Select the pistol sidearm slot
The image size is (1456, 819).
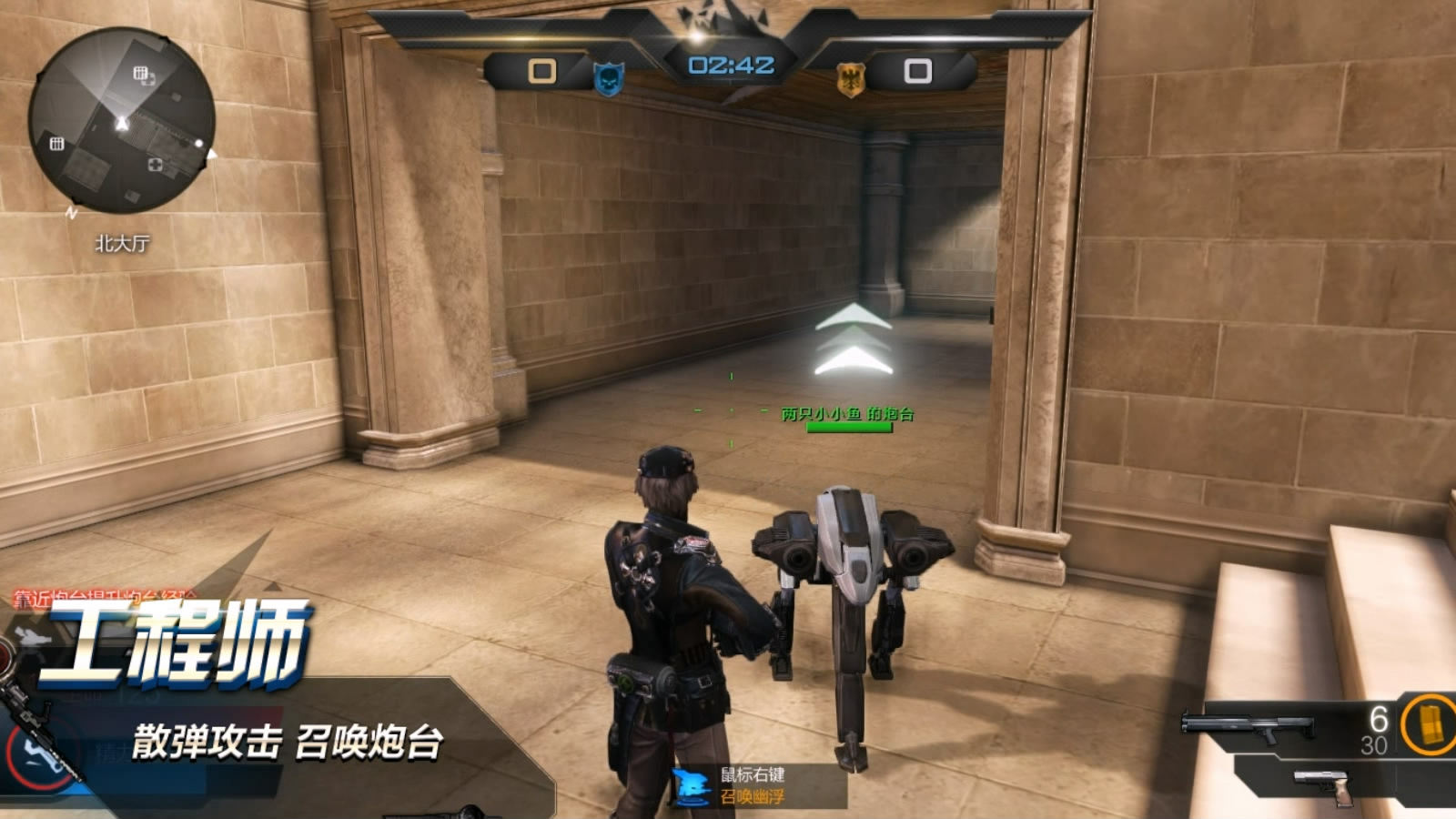[x=1322, y=785]
